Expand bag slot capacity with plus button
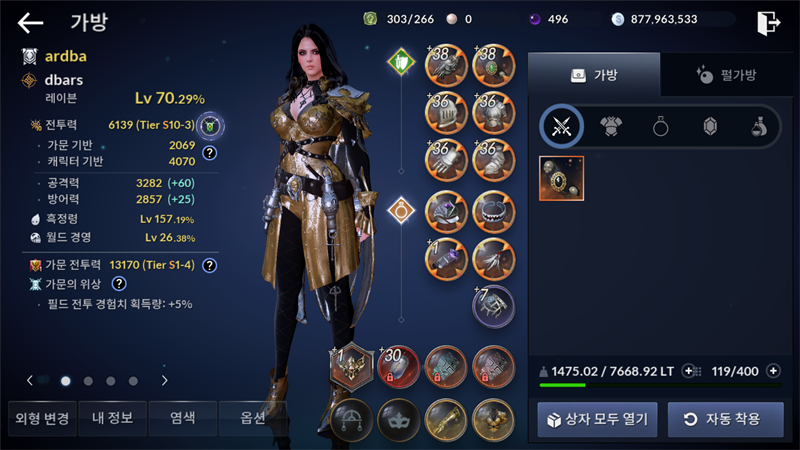 pyautogui.click(x=773, y=371)
